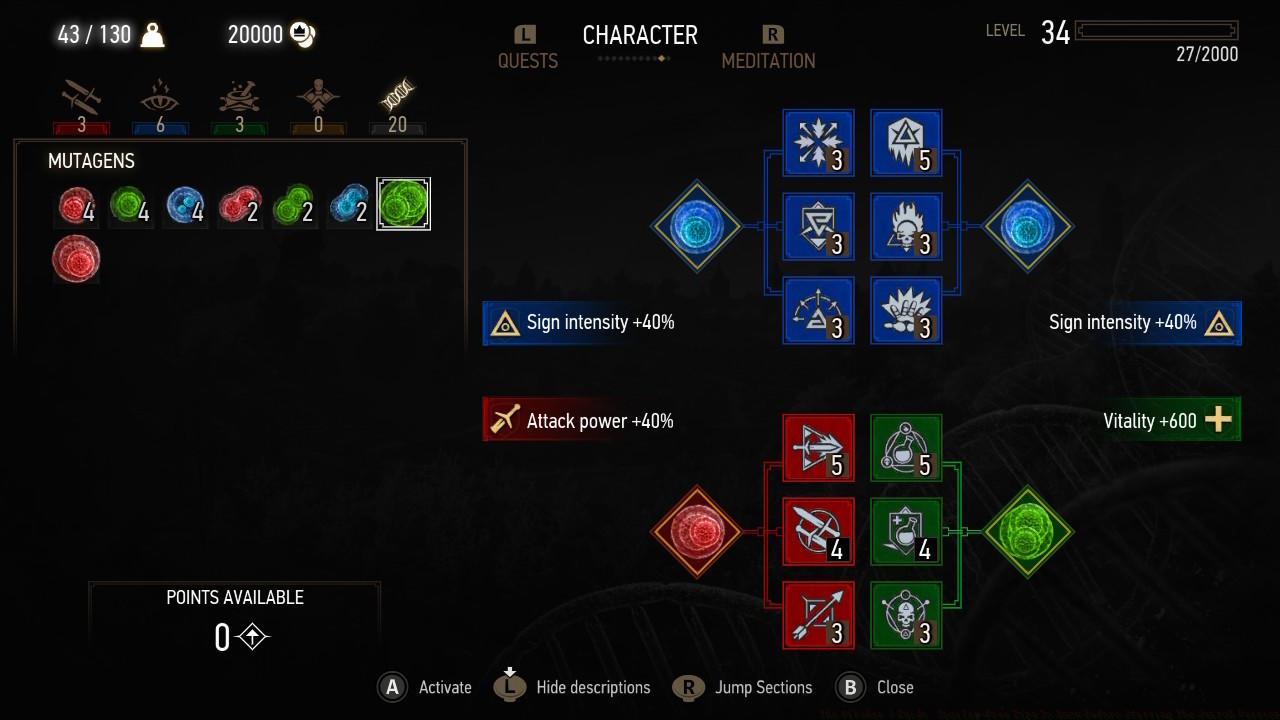Image resolution: width=1280 pixels, height=720 pixels.
Task: Click the crossed swords combat skill ranked 4
Action: [817, 531]
